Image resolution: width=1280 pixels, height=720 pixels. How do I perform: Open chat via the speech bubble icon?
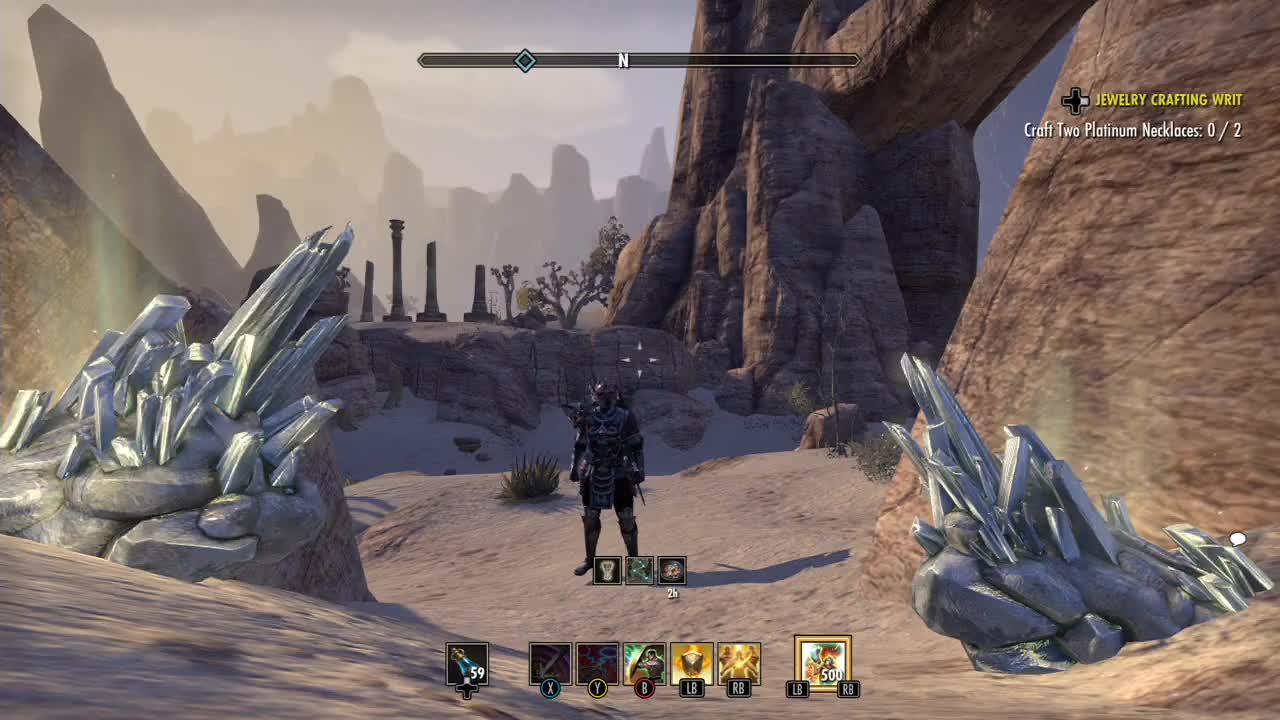tap(1240, 538)
